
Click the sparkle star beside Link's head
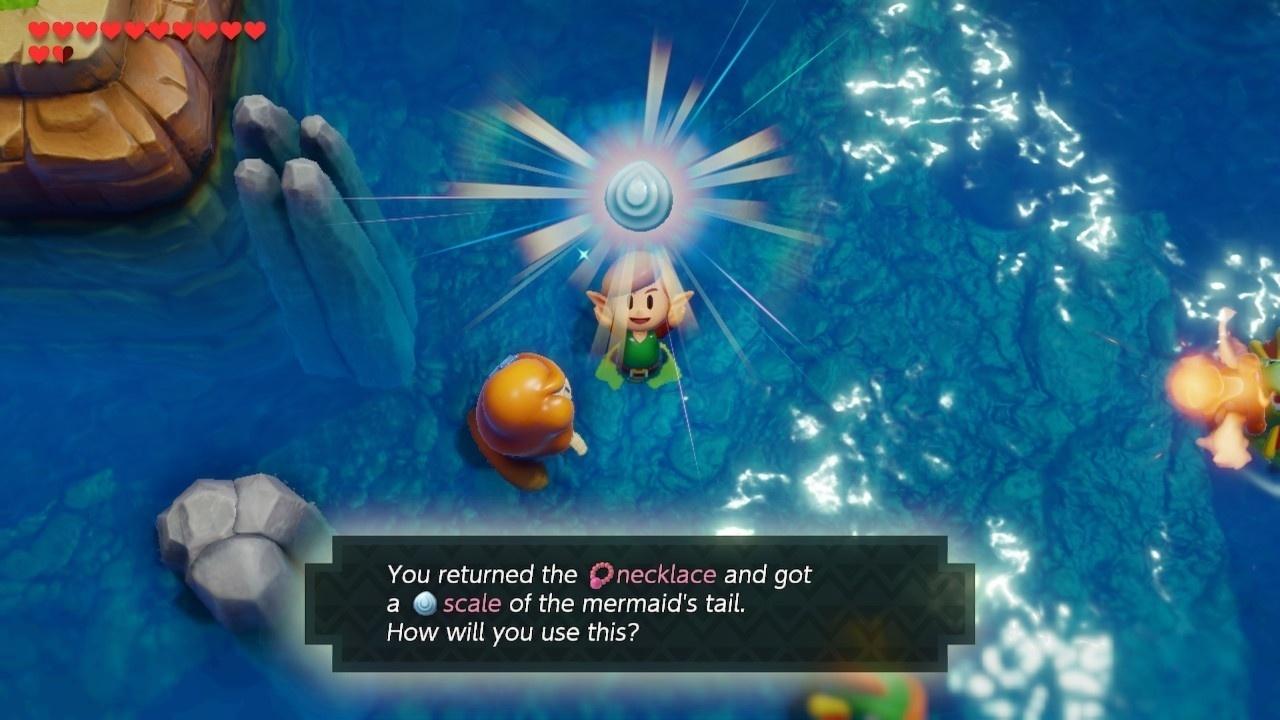pos(583,255)
